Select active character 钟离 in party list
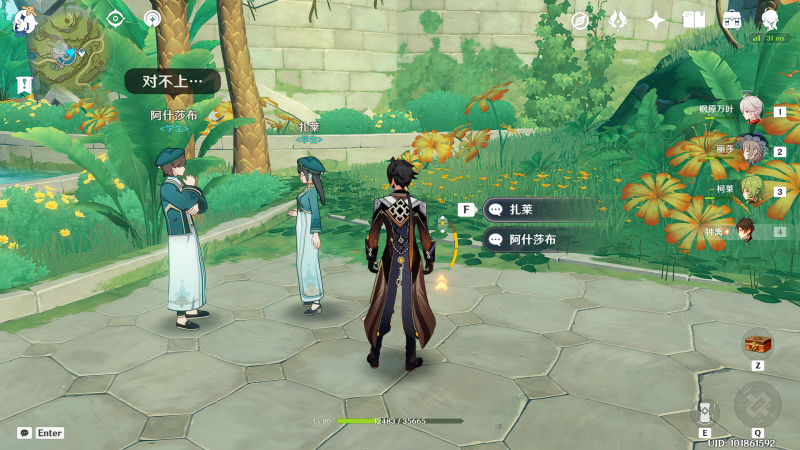This screenshot has width=800, height=450. tap(748, 231)
